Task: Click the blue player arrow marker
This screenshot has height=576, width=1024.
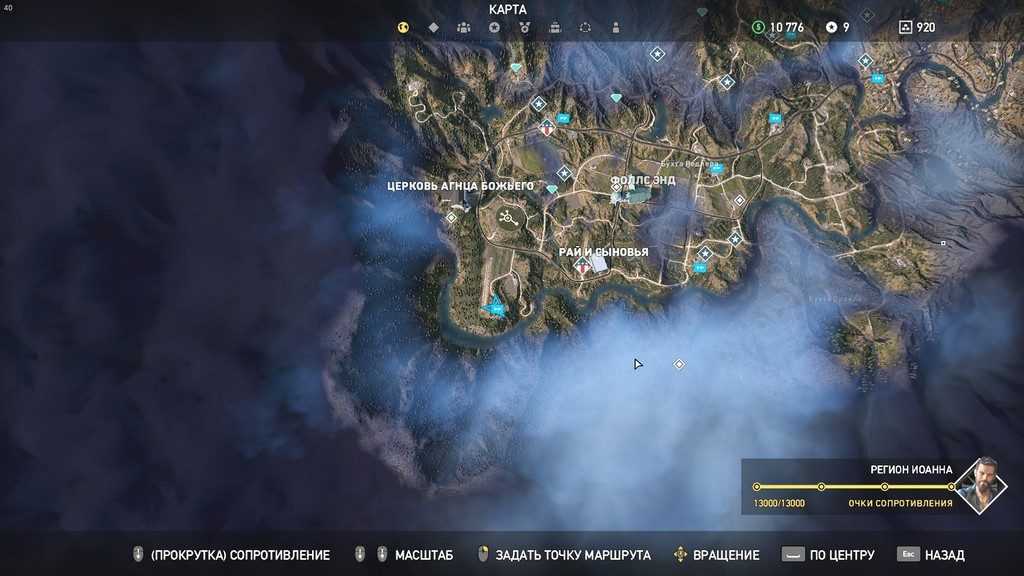Action: [x=494, y=305]
